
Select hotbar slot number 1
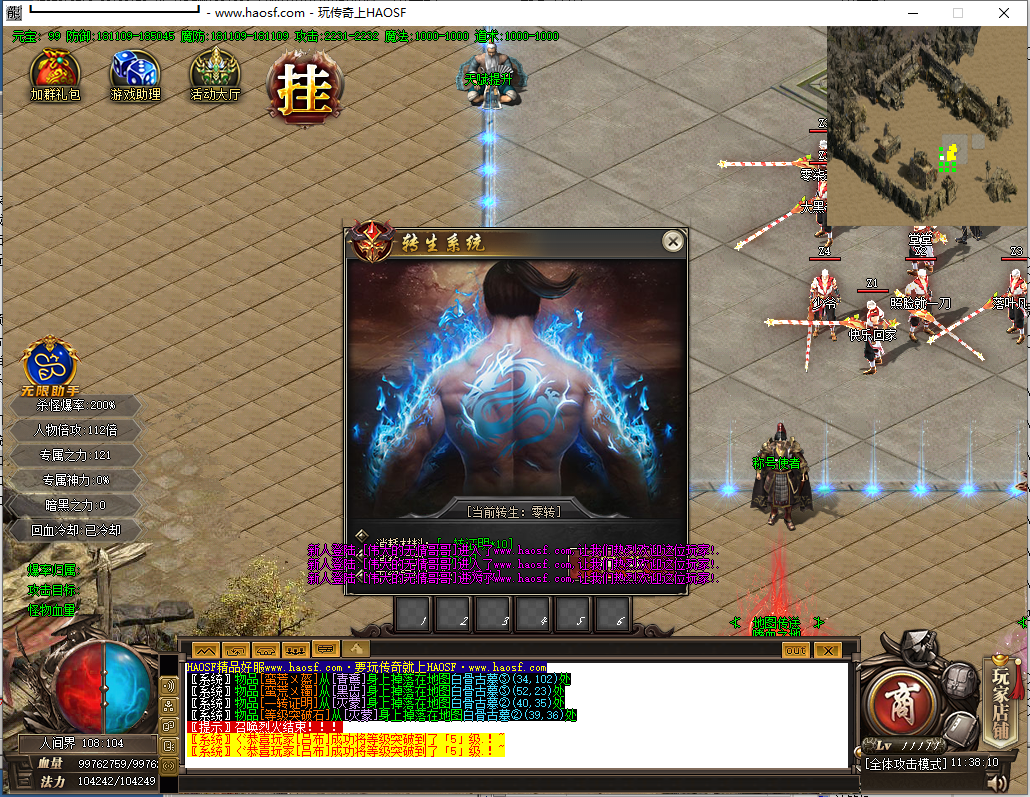tap(412, 614)
